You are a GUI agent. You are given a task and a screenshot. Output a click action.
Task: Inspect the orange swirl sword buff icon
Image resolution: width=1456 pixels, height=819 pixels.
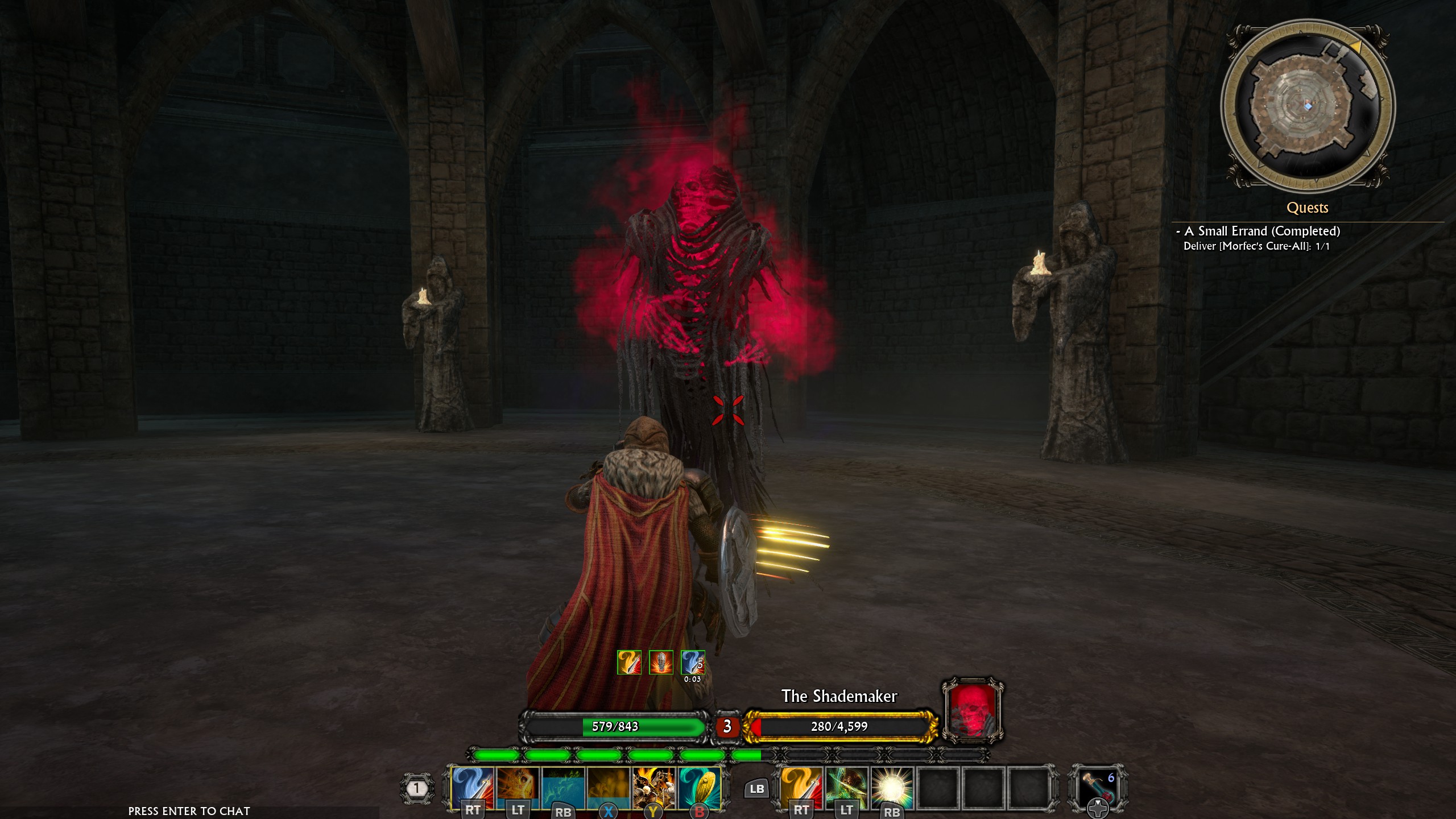coord(629,663)
